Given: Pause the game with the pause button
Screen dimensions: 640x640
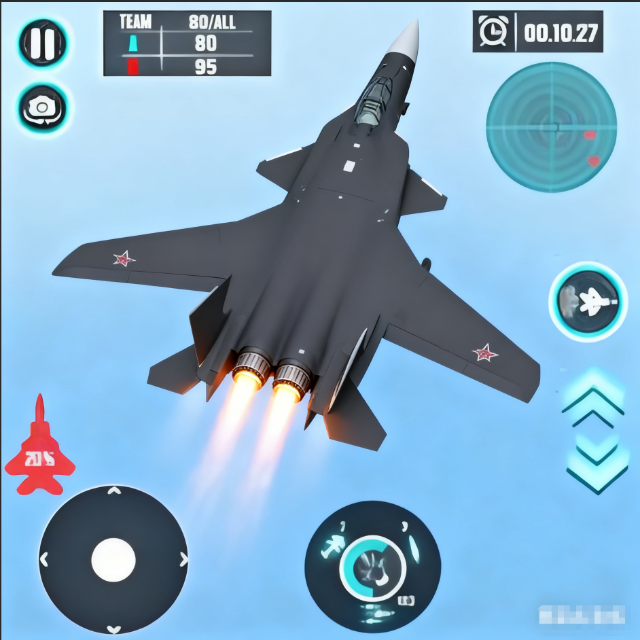Looking at the screenshot, I should click(x=43, y=43).
